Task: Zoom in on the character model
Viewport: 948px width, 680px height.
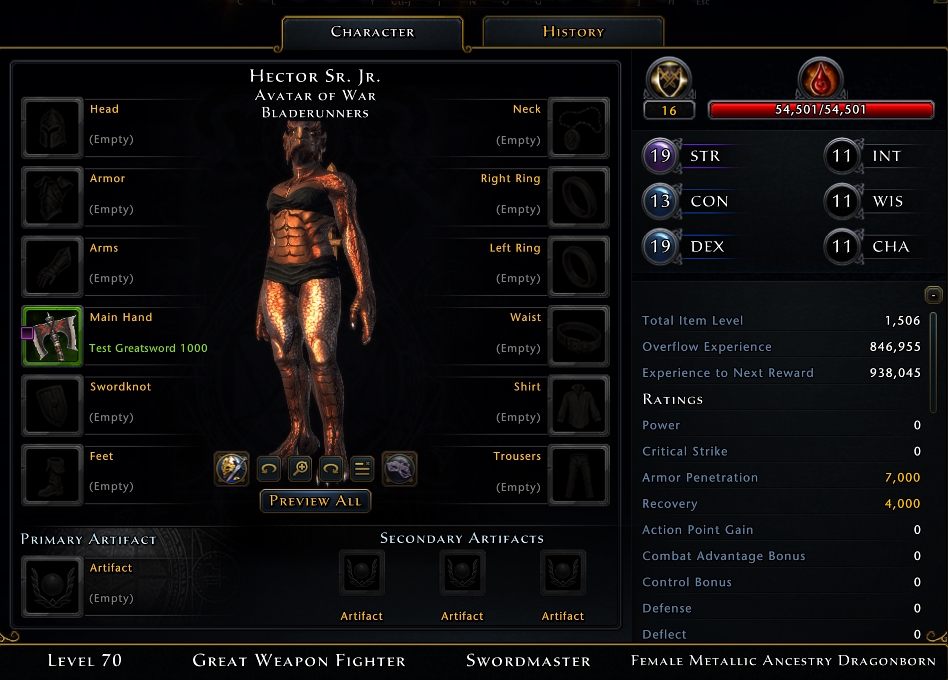Action: [x=298, y=468]
